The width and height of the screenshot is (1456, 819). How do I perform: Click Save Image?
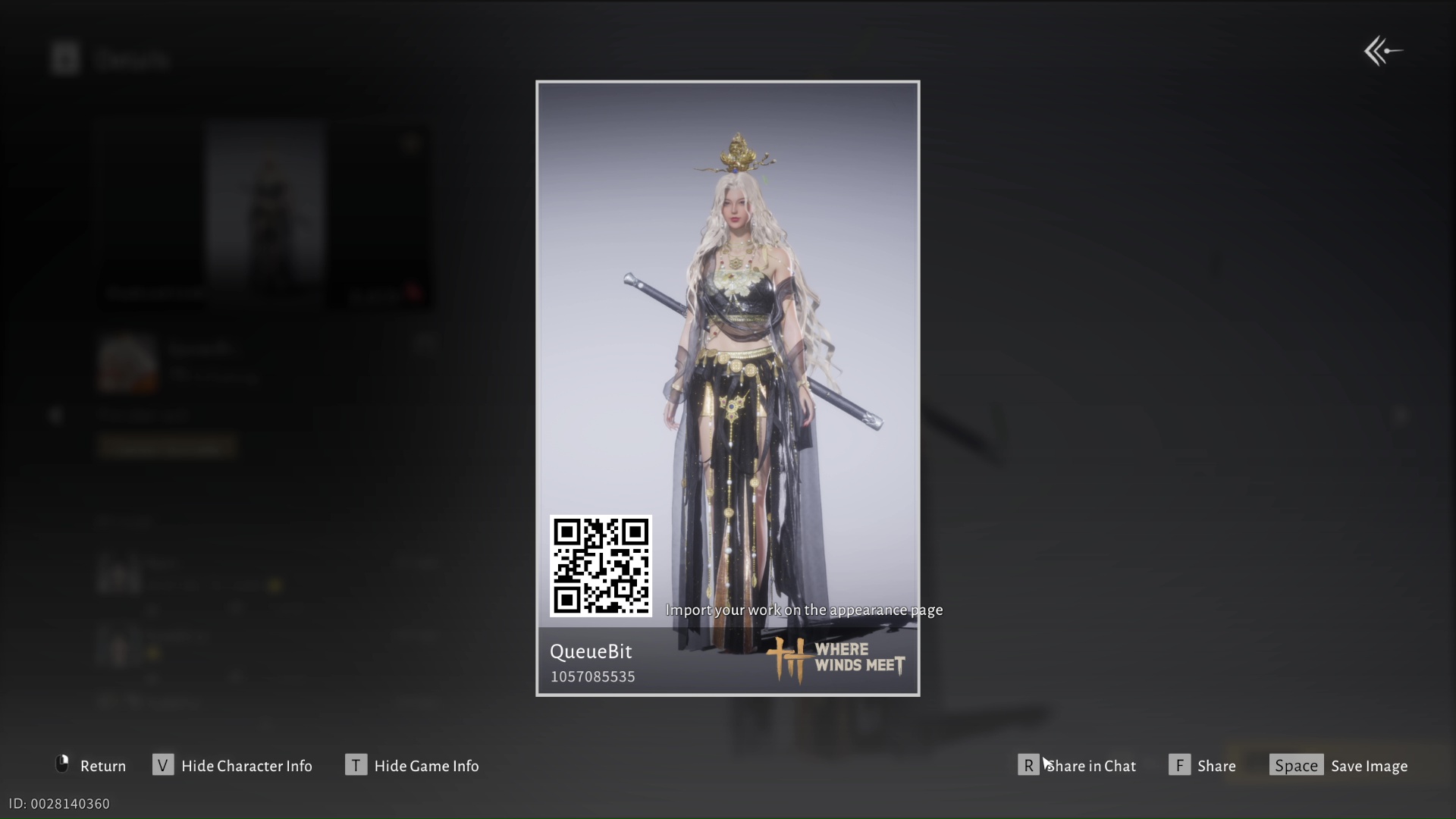(x=1369, y=765)
